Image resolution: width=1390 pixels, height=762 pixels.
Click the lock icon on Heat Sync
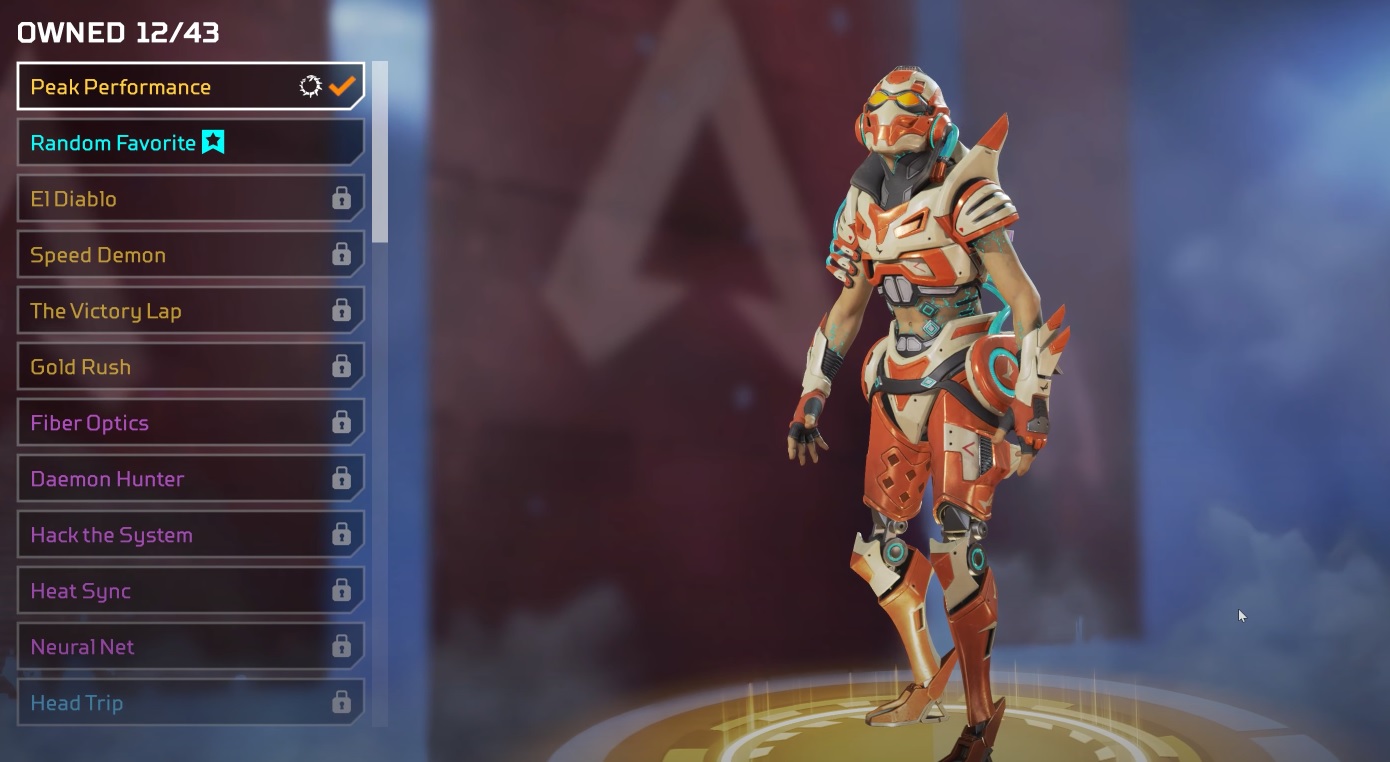(x=343, y=591)
